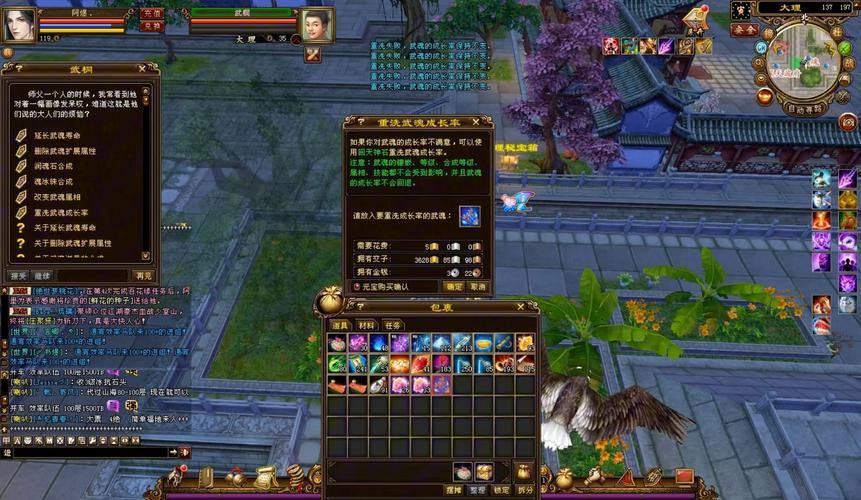Click the 再见 goodbye button
The width and height of the screenshot is (861, 500).
point(144,275)
